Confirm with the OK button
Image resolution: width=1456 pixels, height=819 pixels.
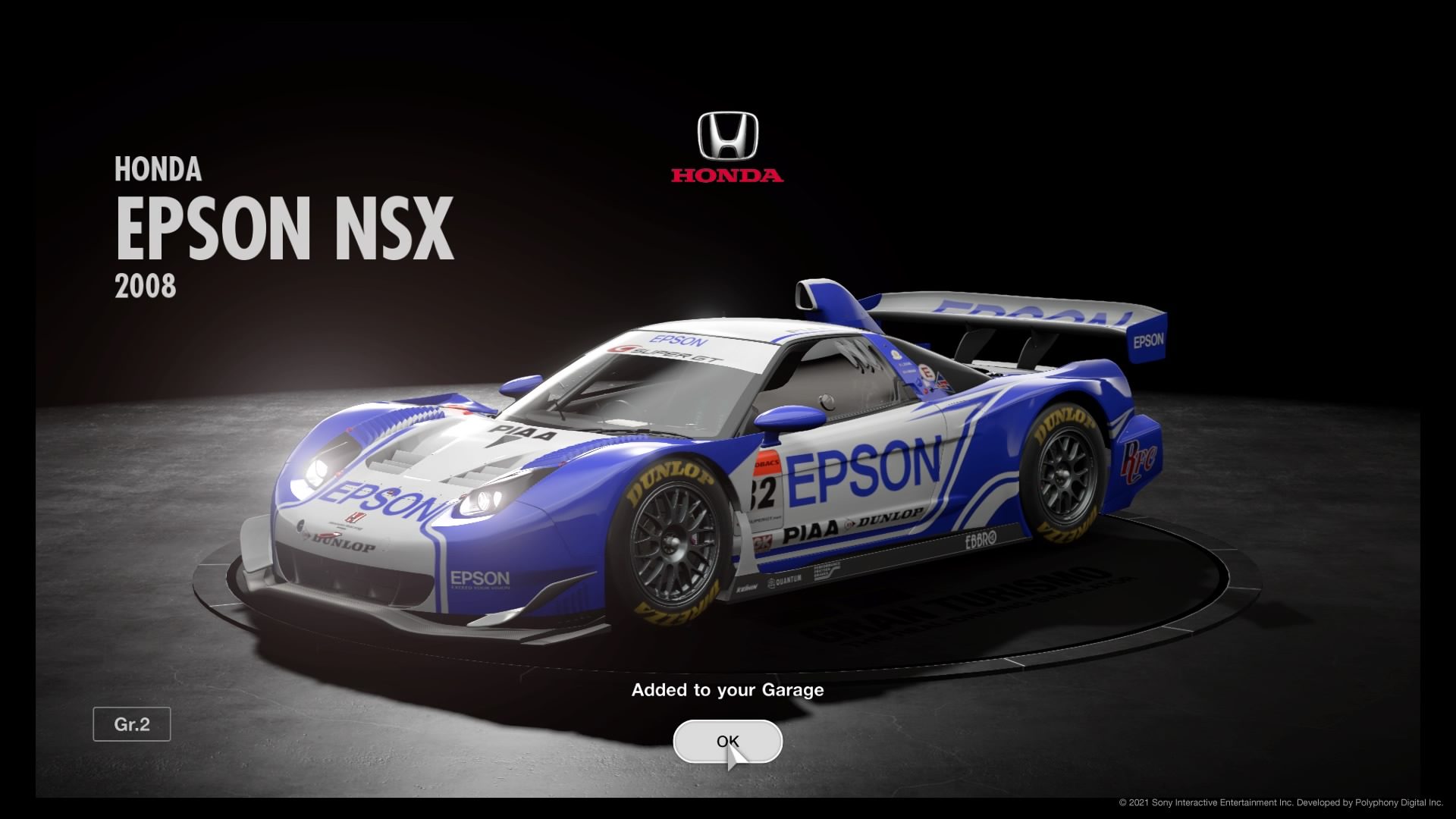727,741
